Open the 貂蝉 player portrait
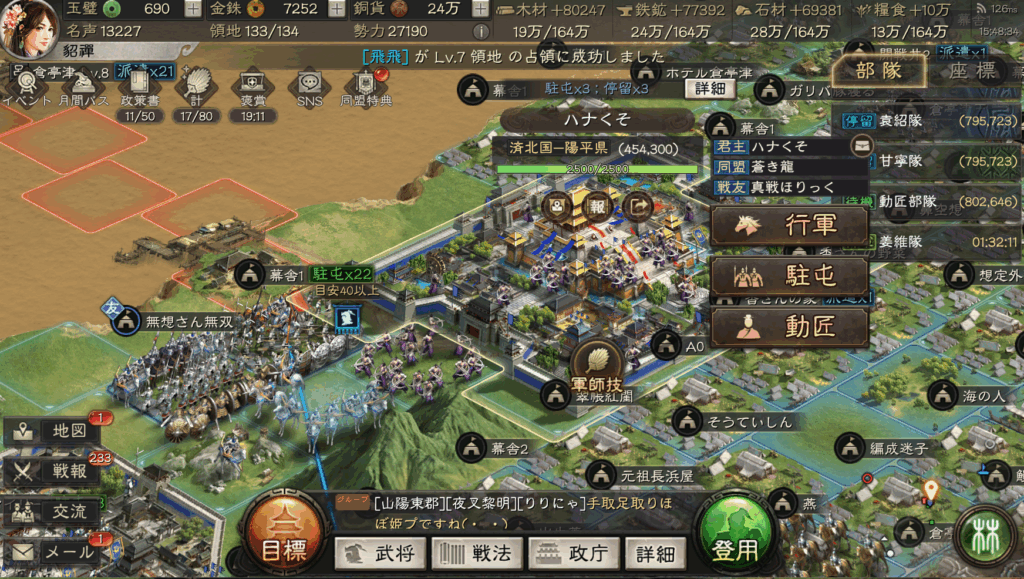Screen dimensions: 1024x579 tap(30, 27)
